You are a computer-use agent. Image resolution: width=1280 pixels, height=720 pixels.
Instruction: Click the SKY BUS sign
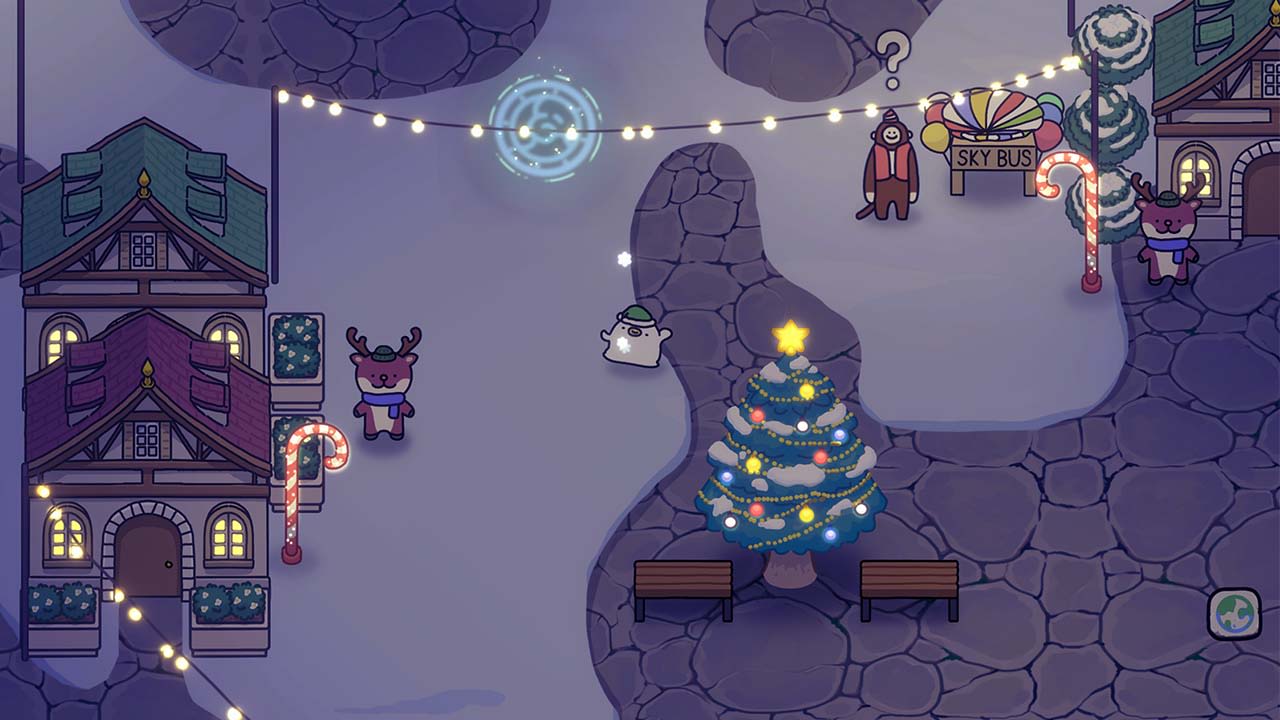click(x=992, y=157)
